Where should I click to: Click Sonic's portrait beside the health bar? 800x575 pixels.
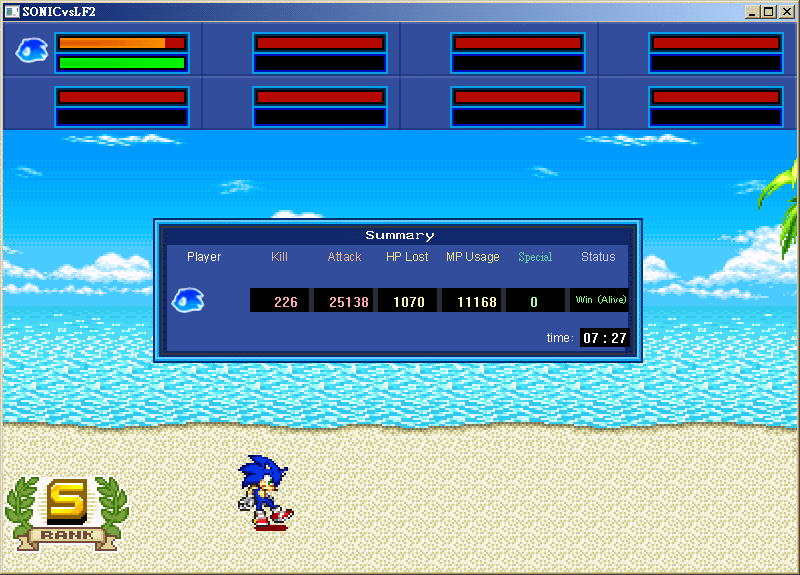click(x=31, y=50)
